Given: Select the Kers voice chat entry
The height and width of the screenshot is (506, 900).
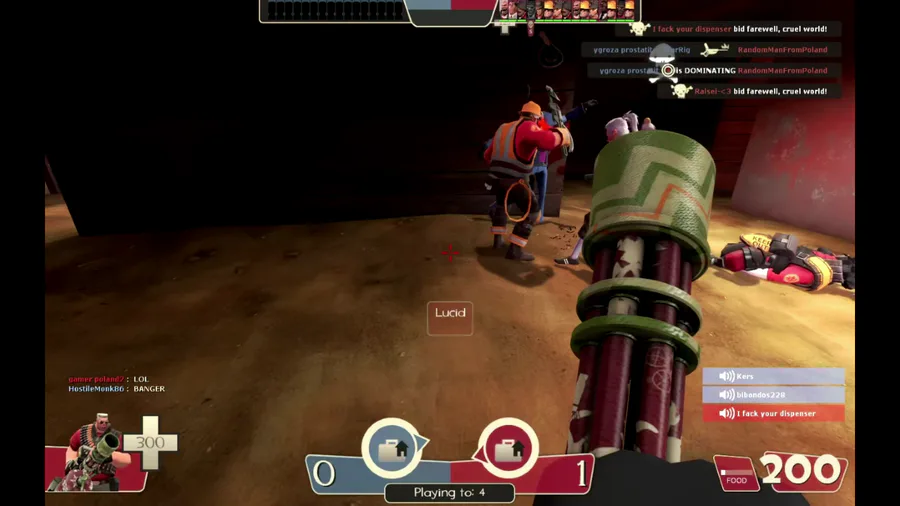Looking at the screenshot, I should (x=773, y=376).
